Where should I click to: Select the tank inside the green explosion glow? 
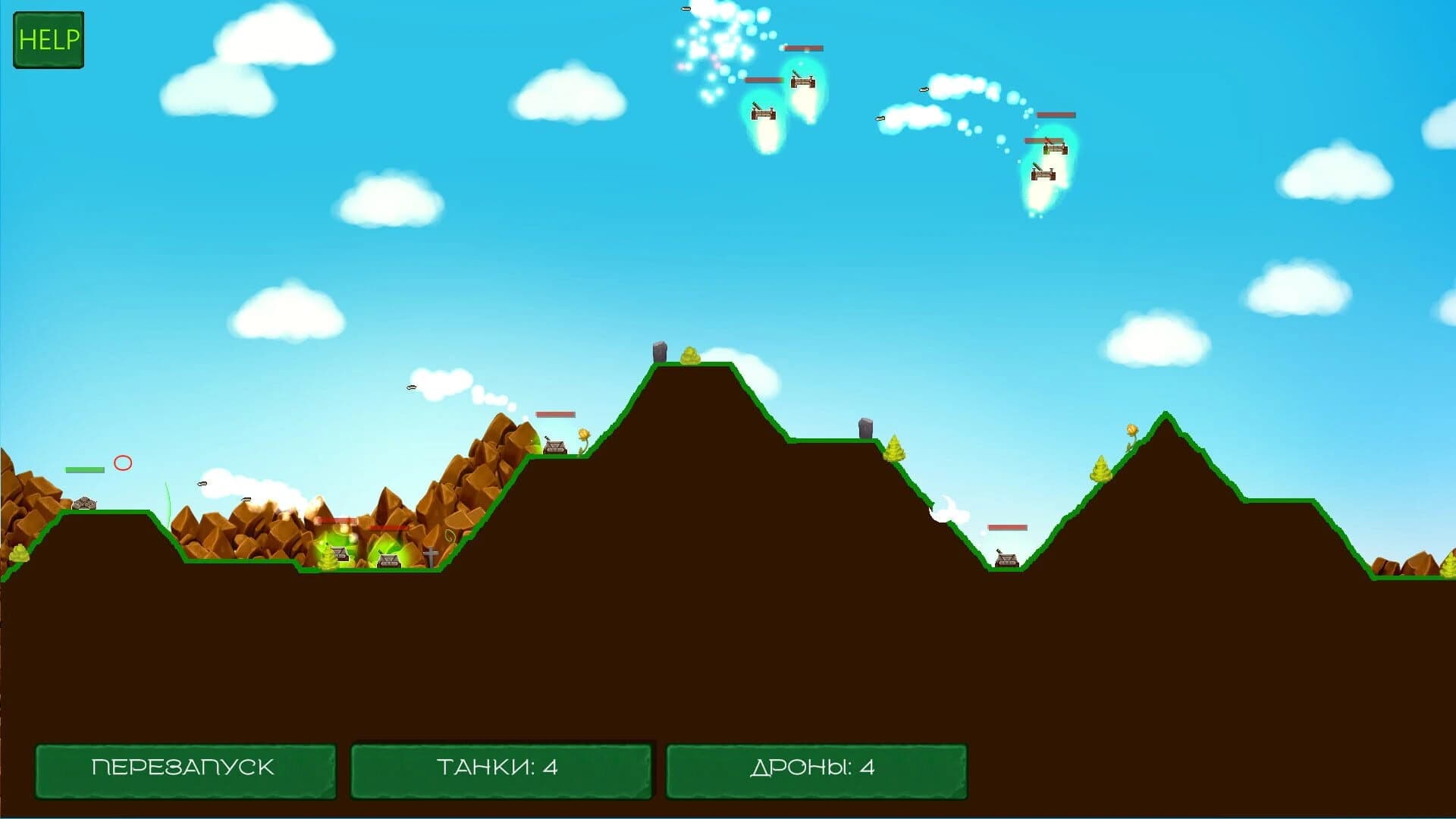point(389,559)
